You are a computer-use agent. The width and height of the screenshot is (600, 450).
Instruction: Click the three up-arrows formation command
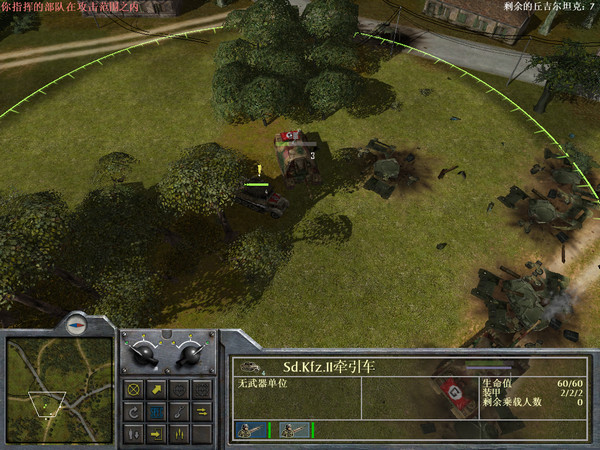tap(178, 433)
